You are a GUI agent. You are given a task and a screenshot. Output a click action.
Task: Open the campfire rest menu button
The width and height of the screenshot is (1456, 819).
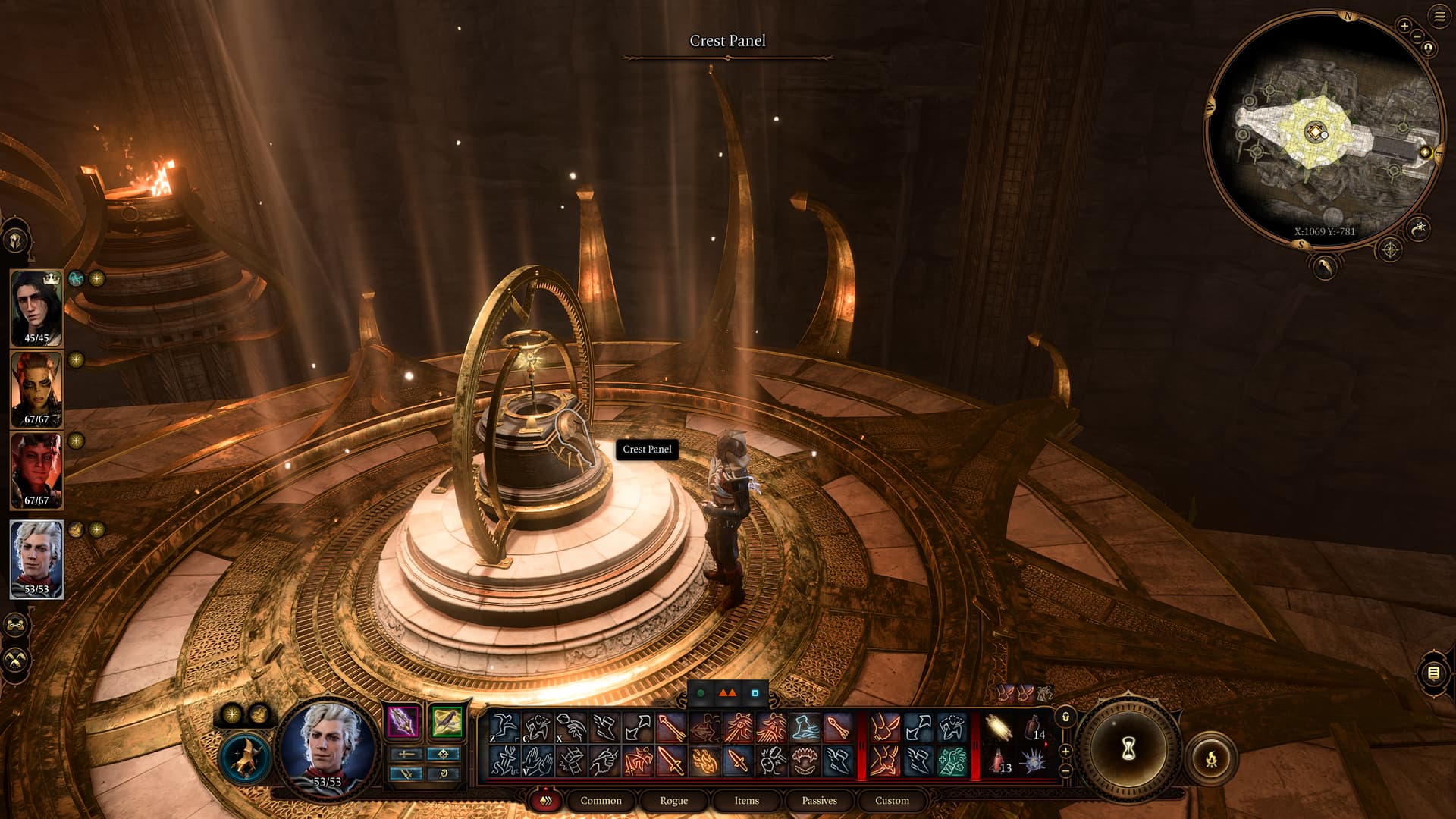point(1211,757)
